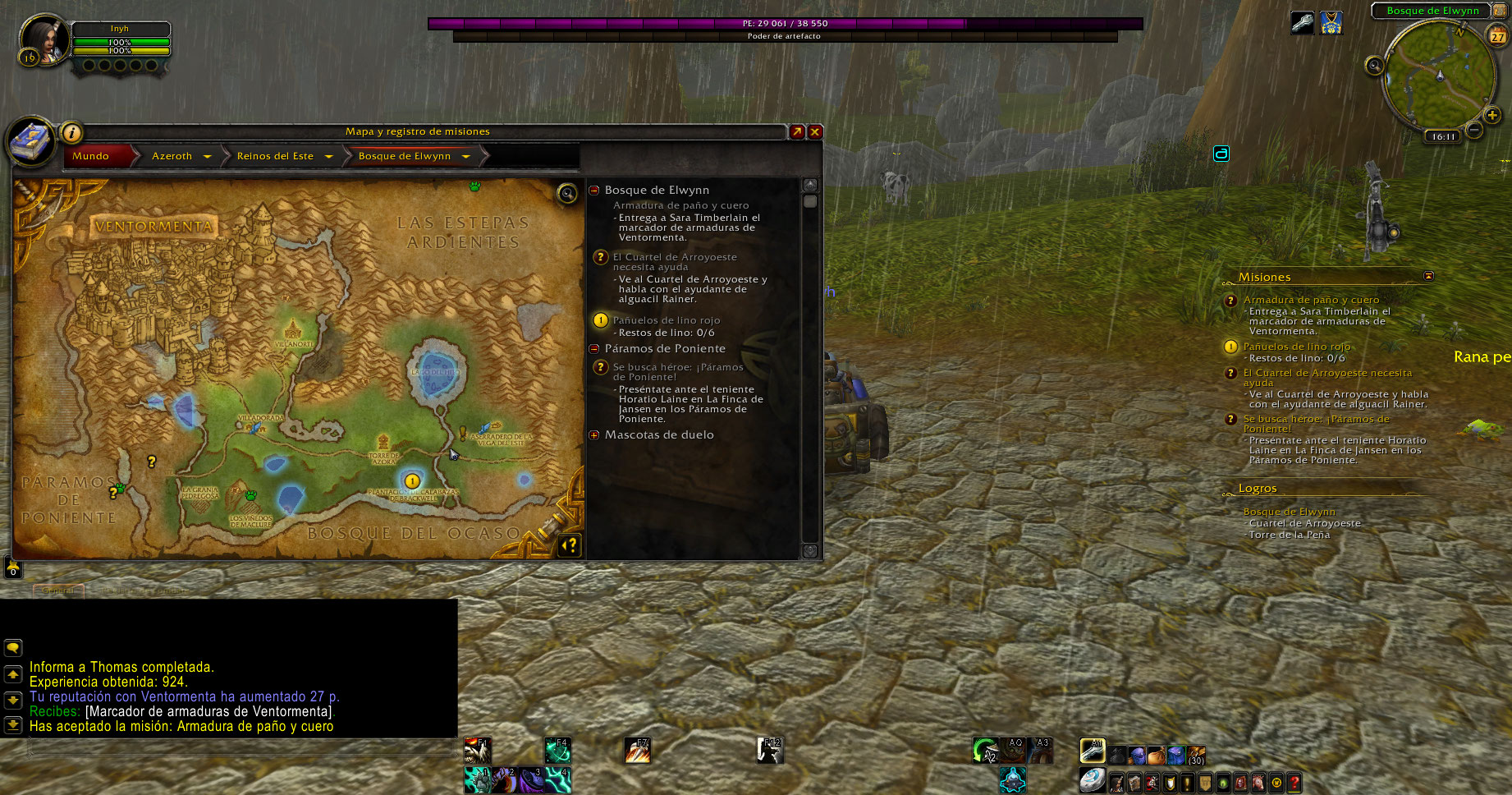The width and height of the screenshot is (1512, 795).
Task: Click the Inyh player portrait
Action: 43,39
